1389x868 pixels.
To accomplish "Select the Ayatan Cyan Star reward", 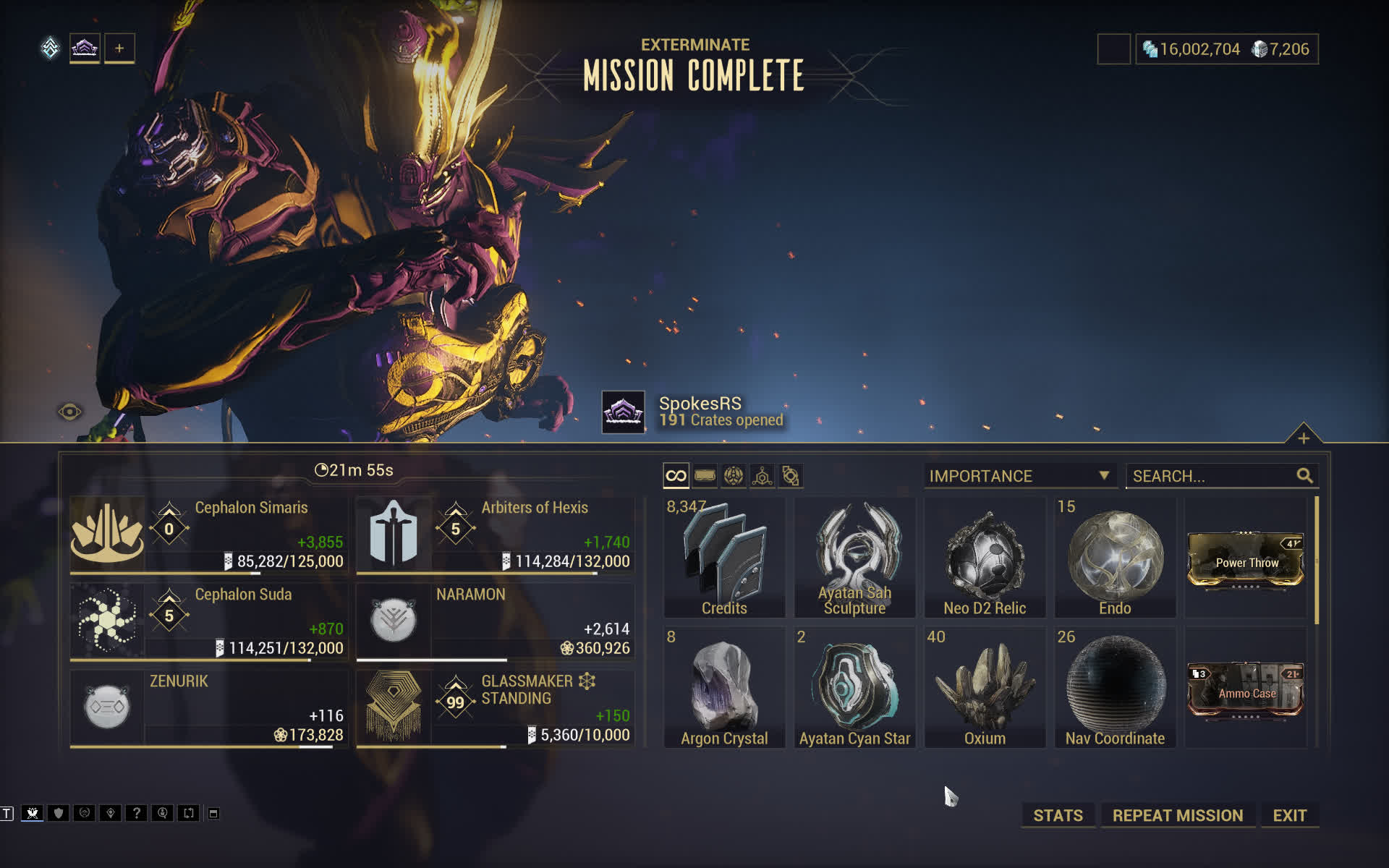I will 854,688.
